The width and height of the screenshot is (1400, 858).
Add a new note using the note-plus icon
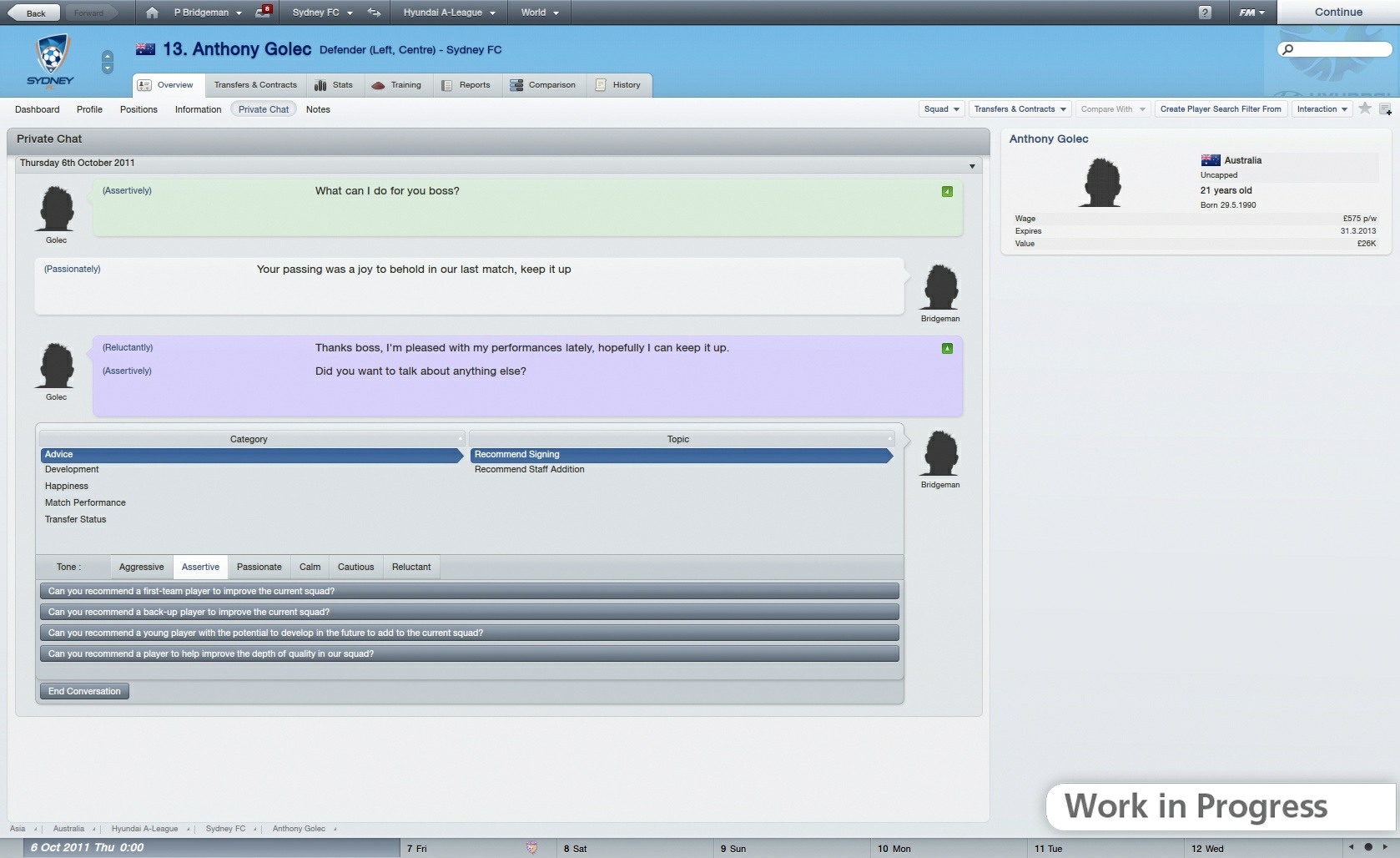click(x=1387, y=109)
